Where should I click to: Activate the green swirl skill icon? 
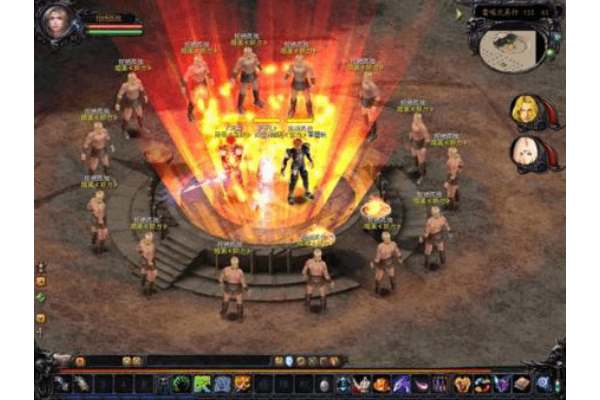click(x=181, y=383)
